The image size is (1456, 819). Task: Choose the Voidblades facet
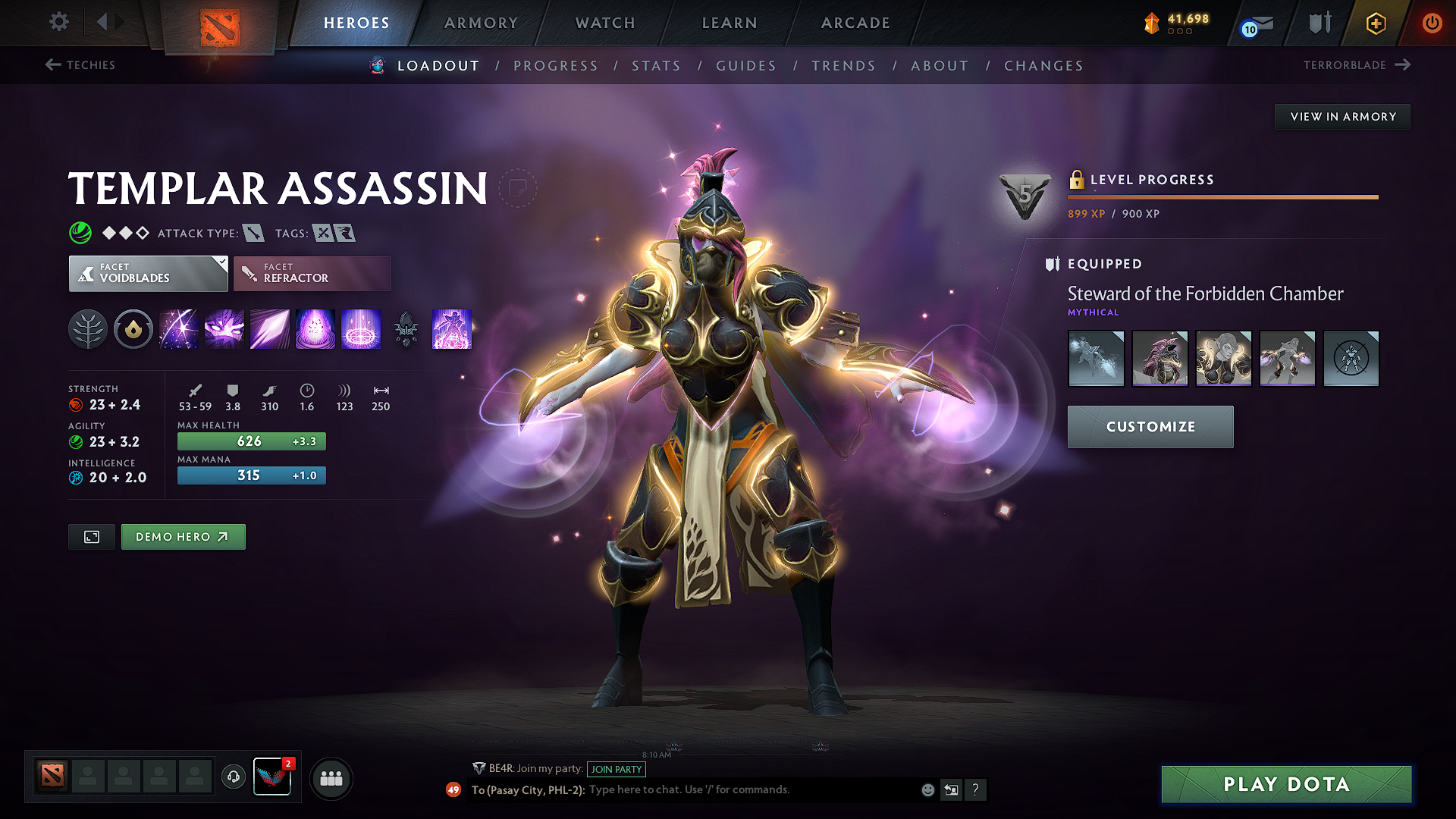(148, 274)
